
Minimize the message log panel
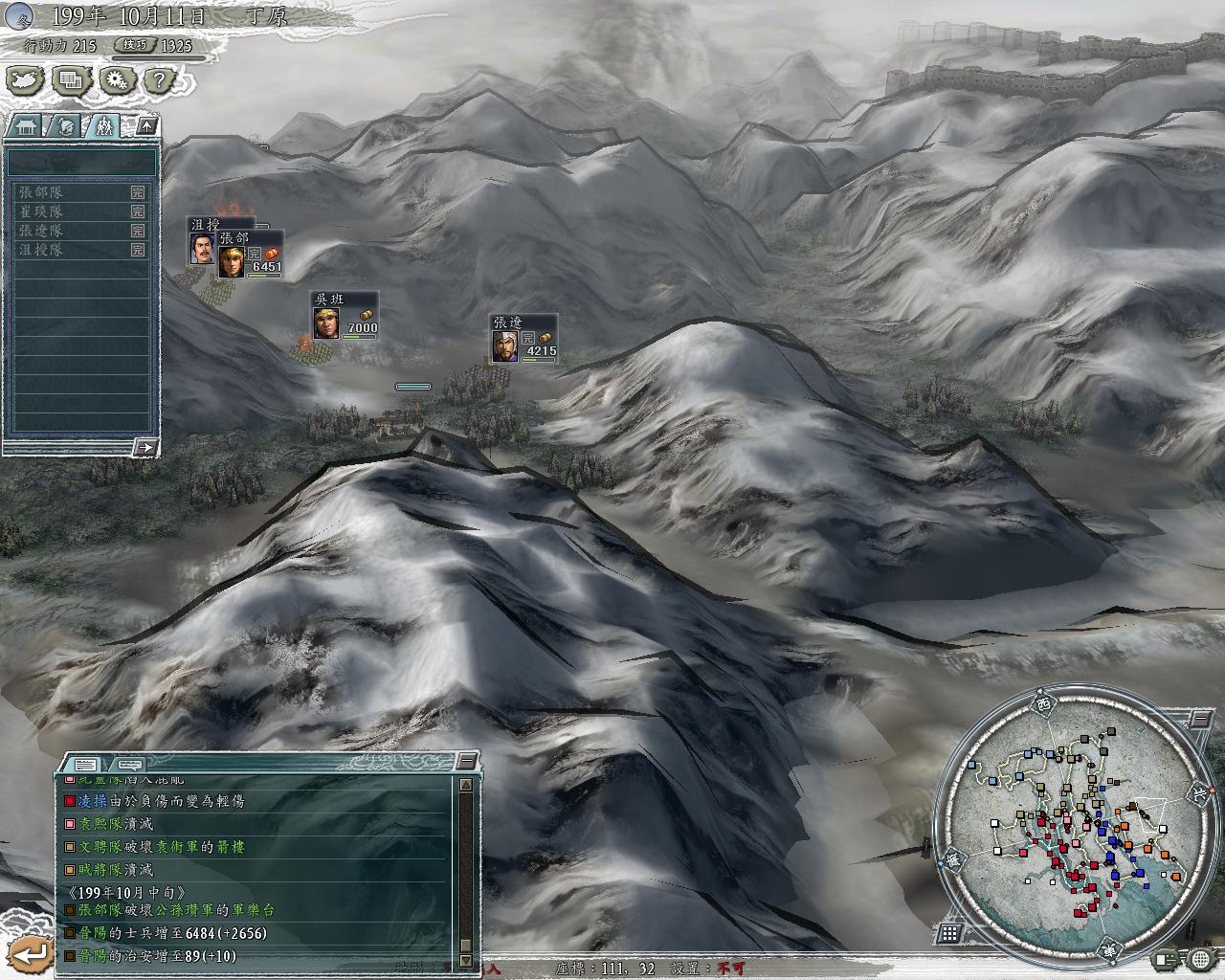click(466, 762)
